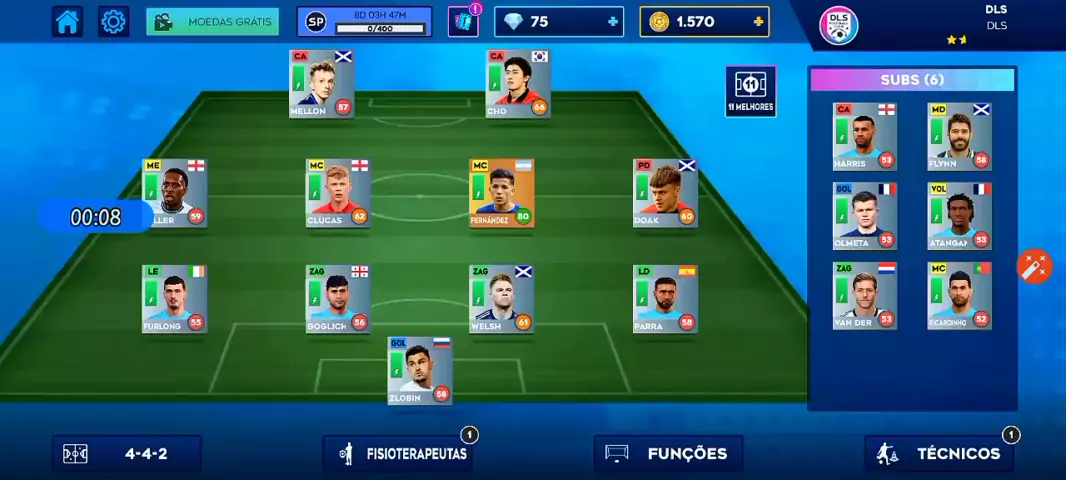Select the 11 Melhores button
Image resolution: width=1066 pixels, height=480 pixels.
(x=750, y=91)
